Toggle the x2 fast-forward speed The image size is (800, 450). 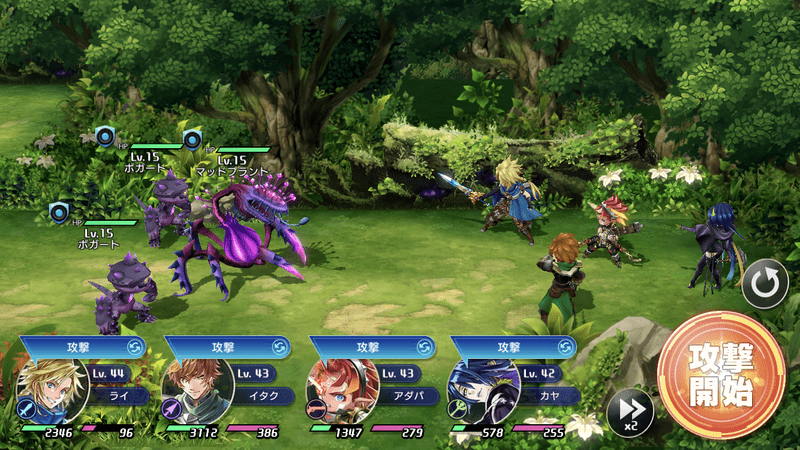[629, 411]
